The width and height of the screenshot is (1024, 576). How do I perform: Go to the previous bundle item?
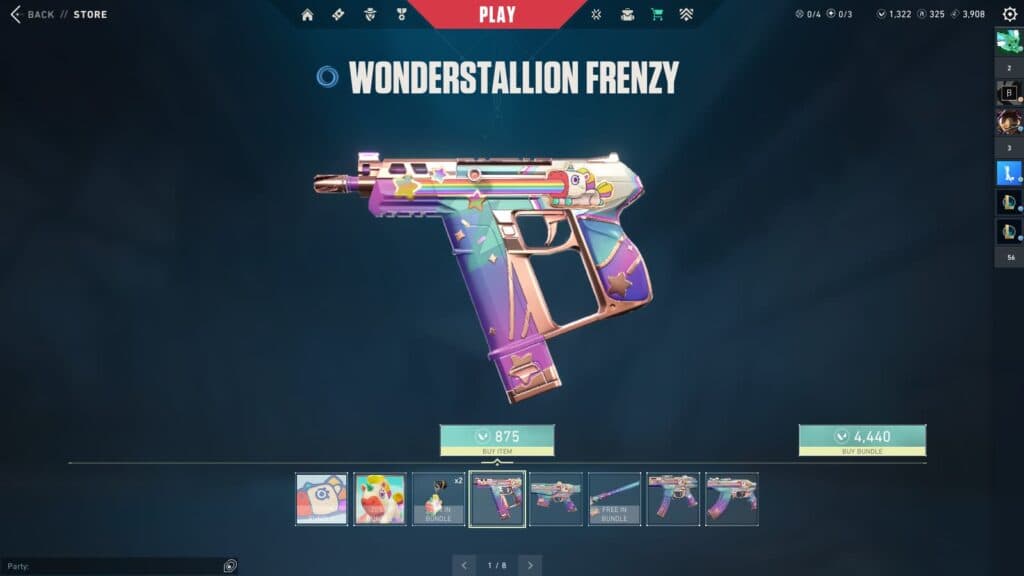(464, 565)
